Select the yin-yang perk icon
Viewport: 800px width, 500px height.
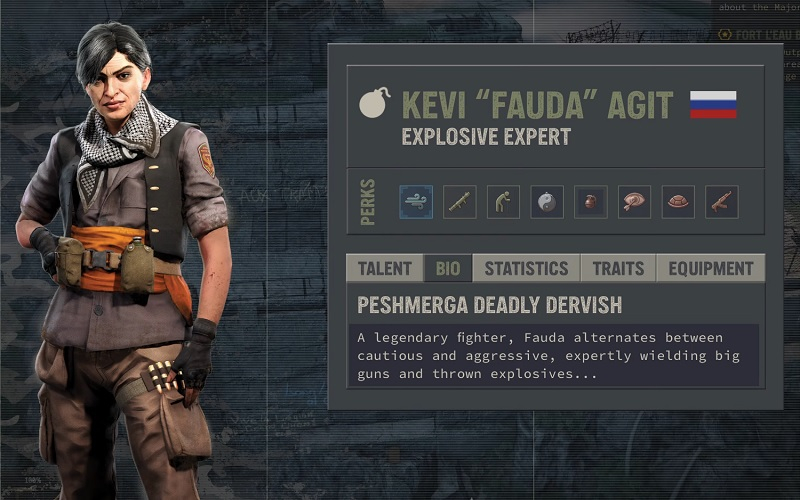coord(547,202)
